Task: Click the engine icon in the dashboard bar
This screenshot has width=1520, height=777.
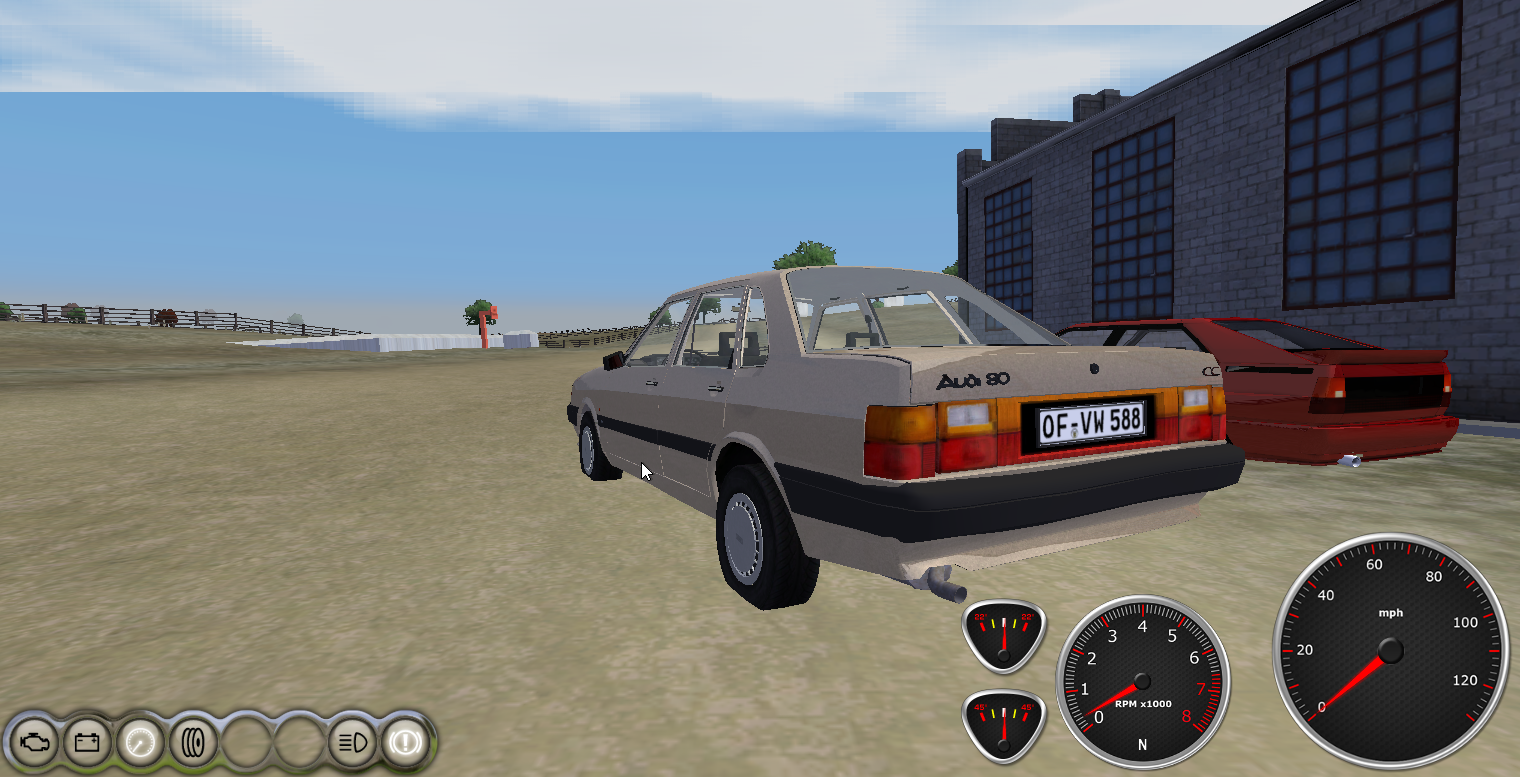Action: (33, 743)
